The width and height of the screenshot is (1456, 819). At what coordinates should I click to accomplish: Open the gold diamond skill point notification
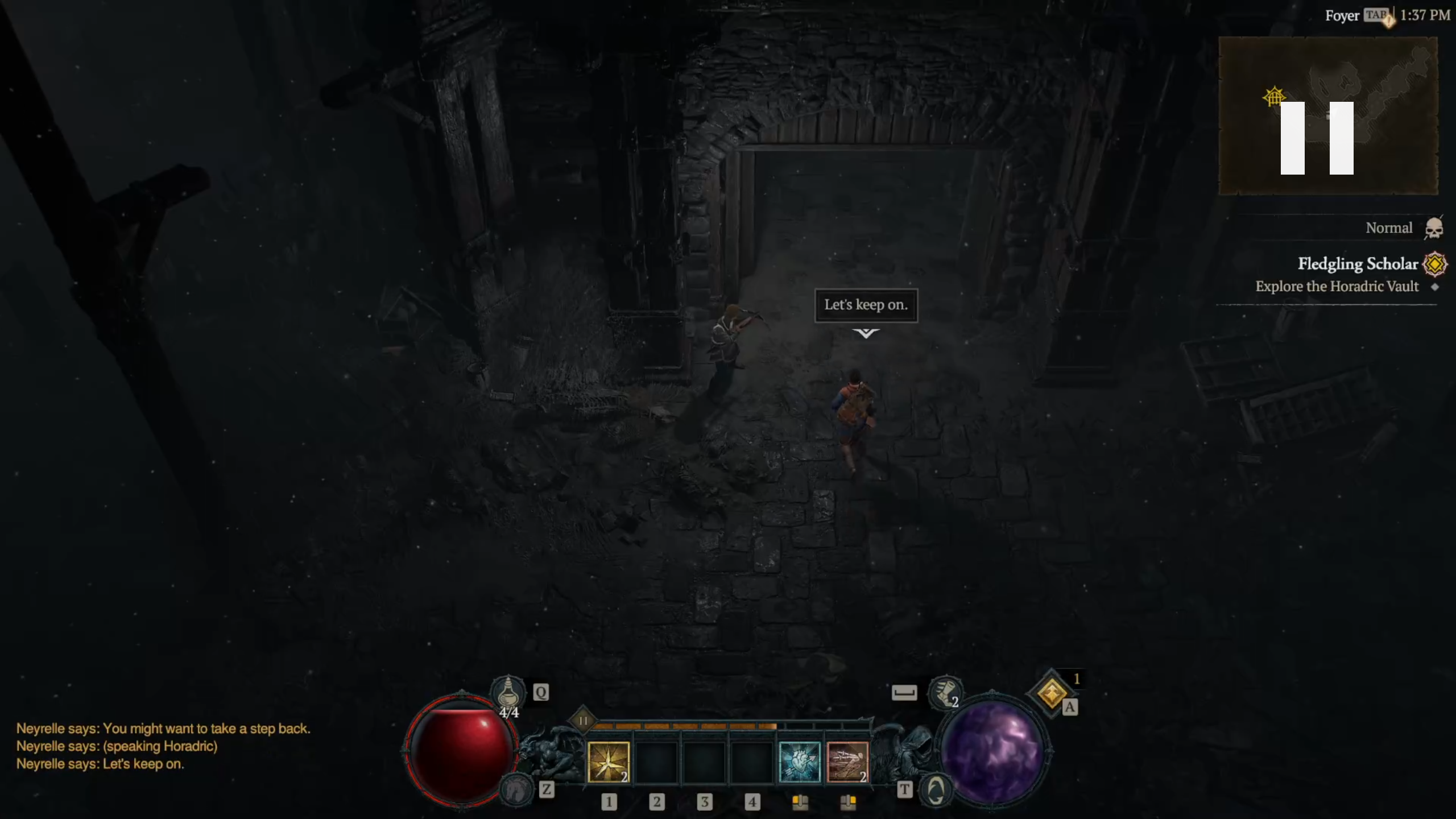tap(1051, 693)
